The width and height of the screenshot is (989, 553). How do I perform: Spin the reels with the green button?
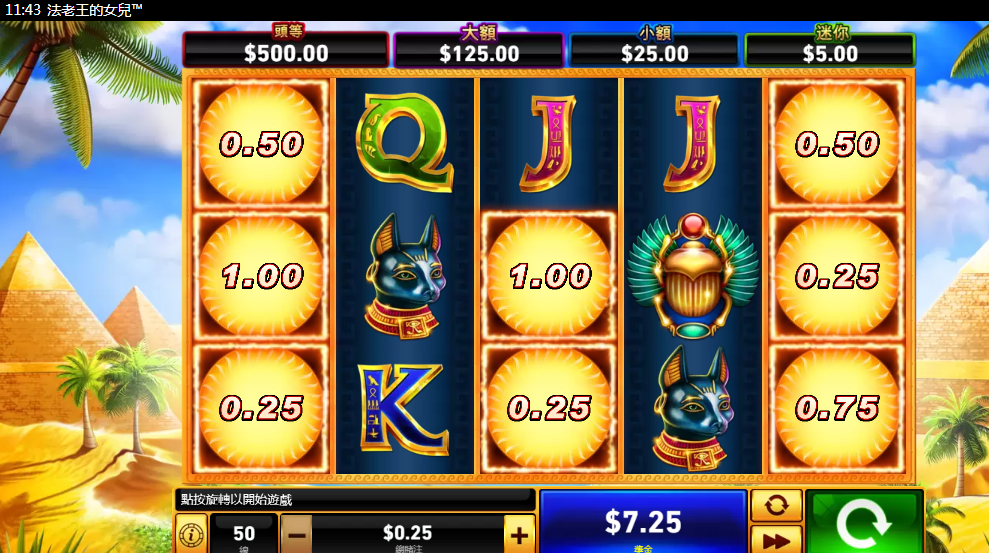(x=864, y=522)
